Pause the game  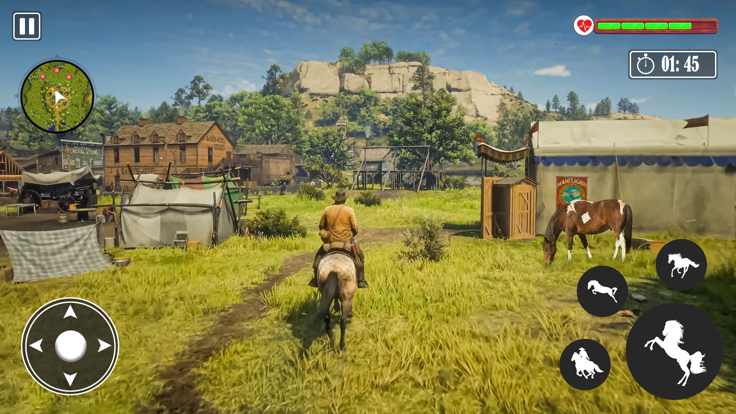point(27,26)
